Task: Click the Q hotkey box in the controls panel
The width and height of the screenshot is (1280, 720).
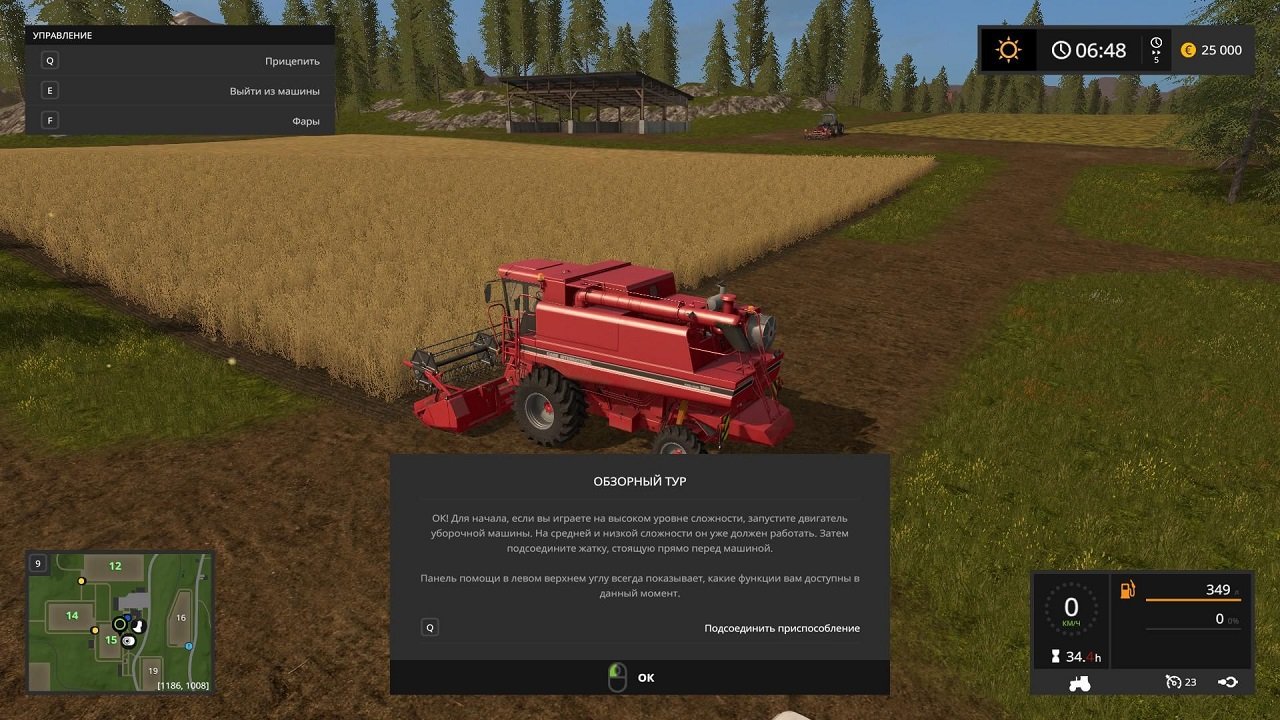Action: click(x=48, y=61)
